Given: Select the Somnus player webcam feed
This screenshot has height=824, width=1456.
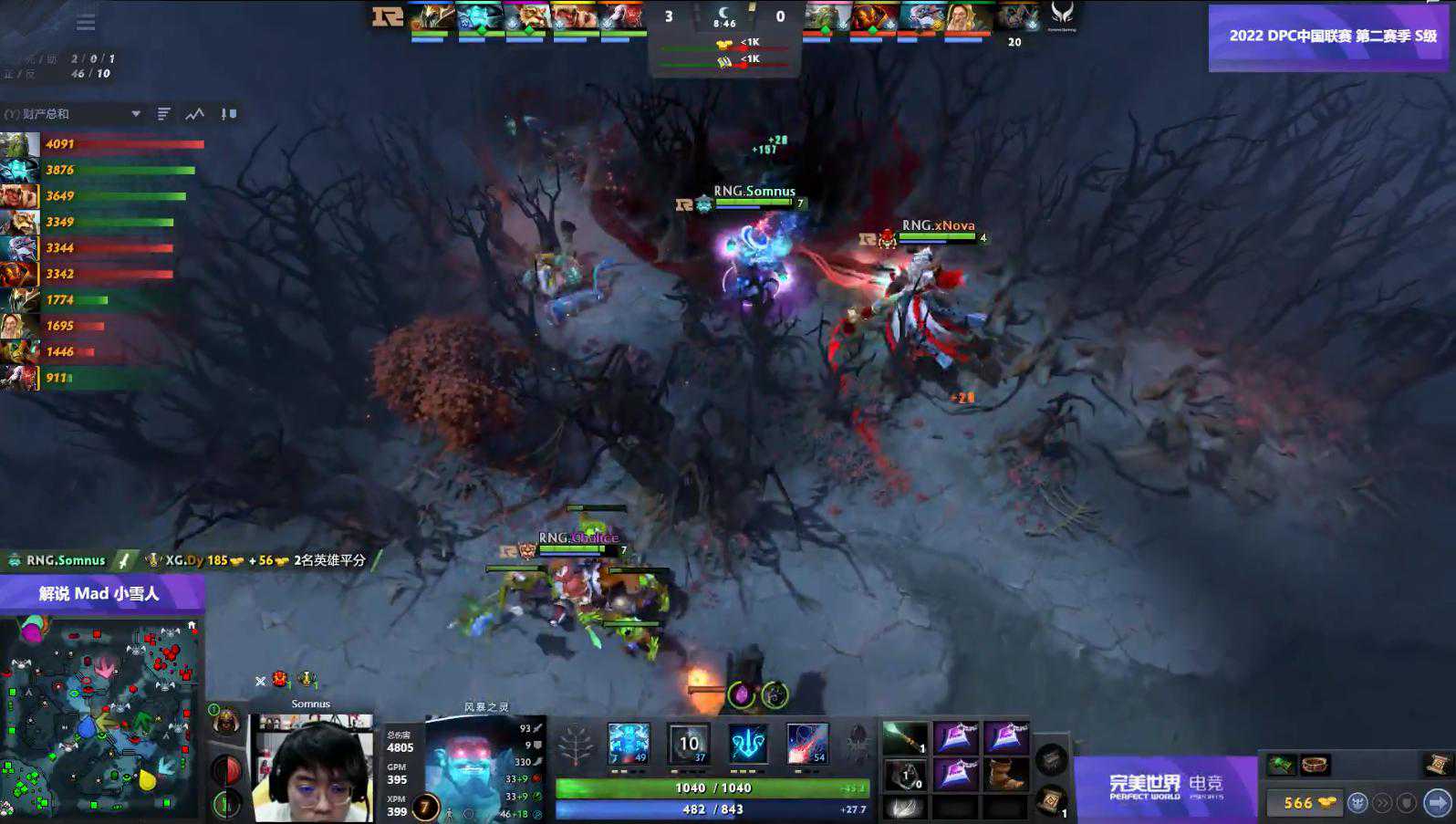Looking at the screenshot, I should click(312, 768).
